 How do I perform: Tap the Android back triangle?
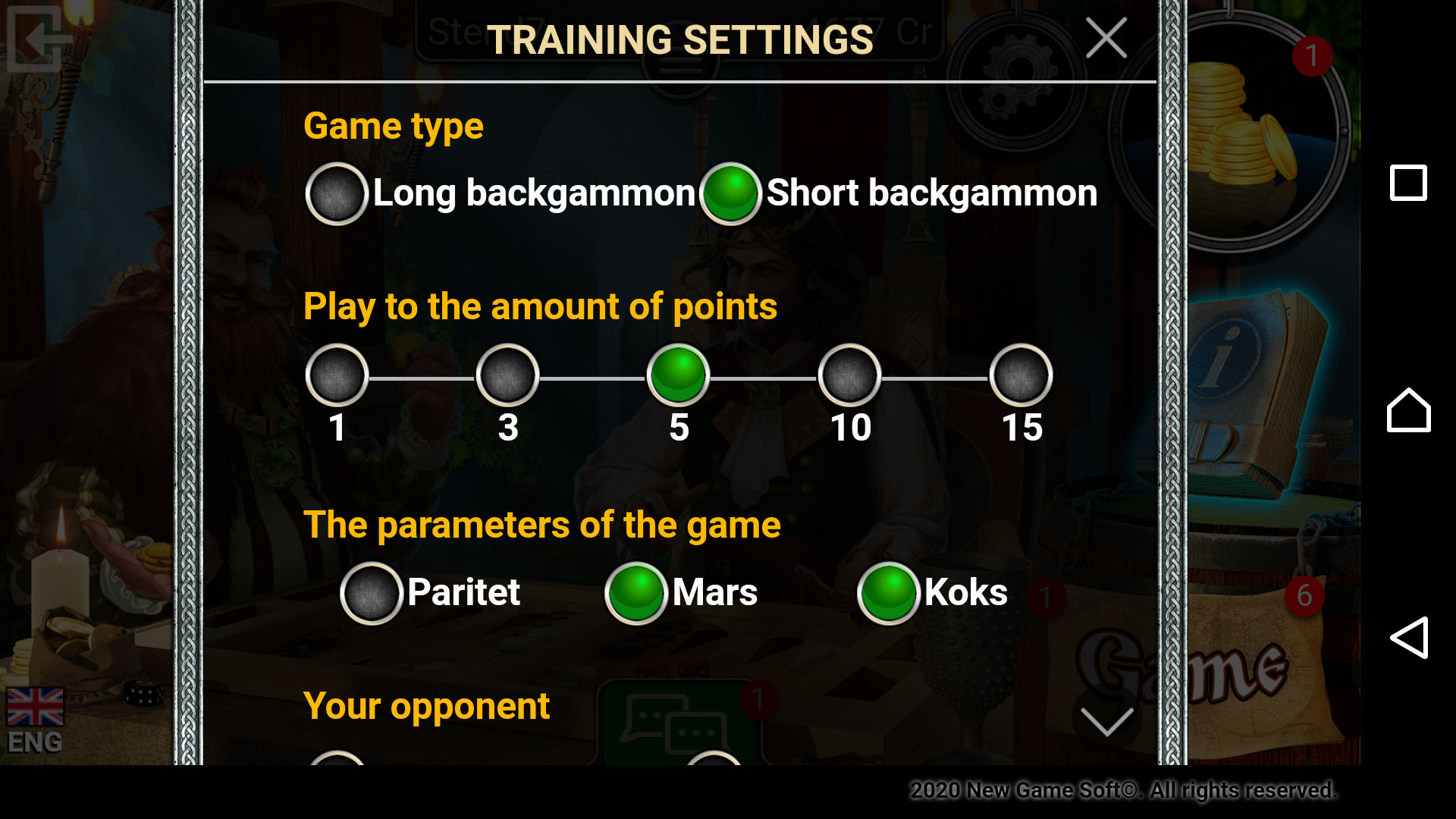tap(1408, 638)
